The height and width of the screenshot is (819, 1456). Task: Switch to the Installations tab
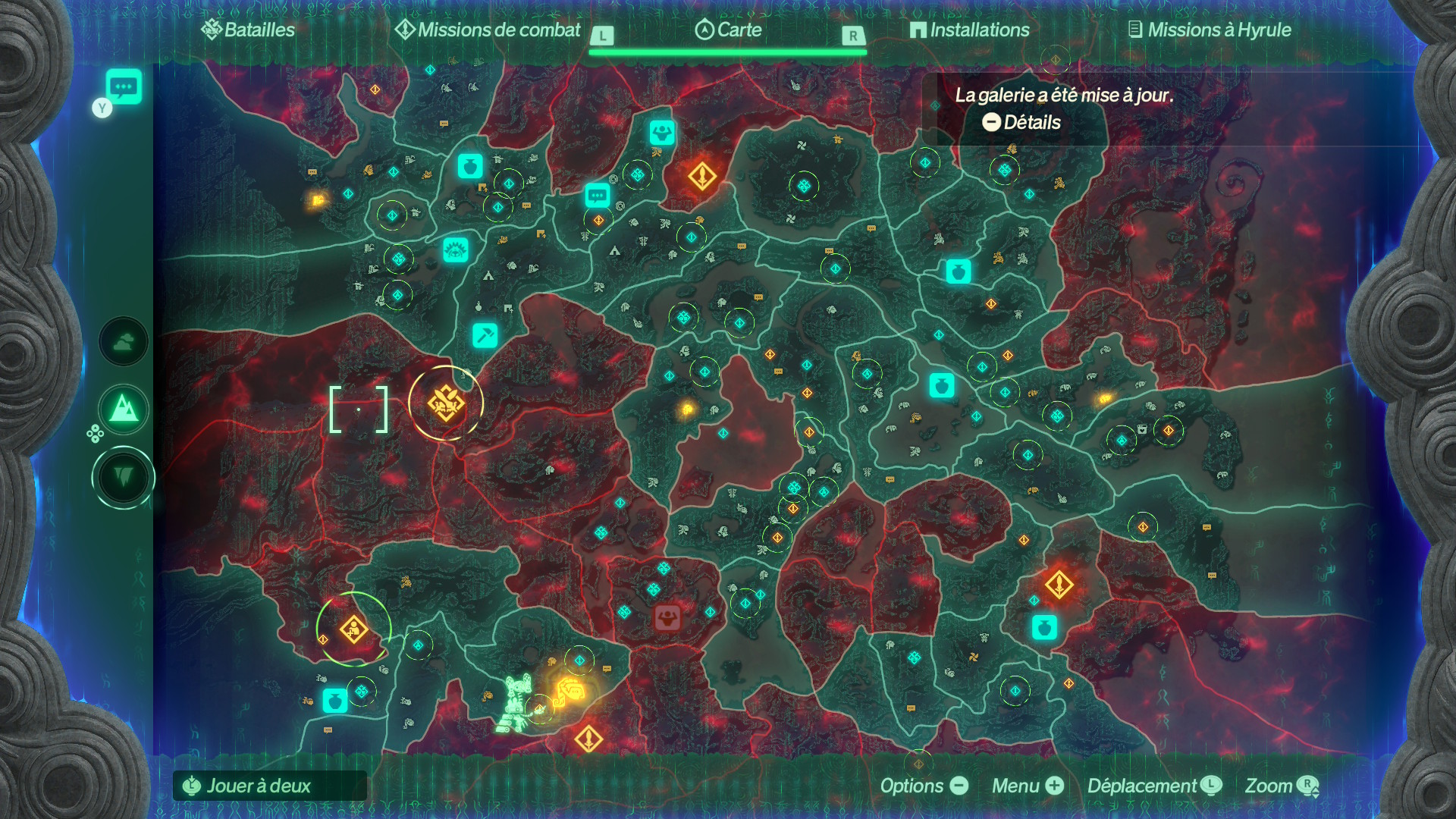(970, 30)
